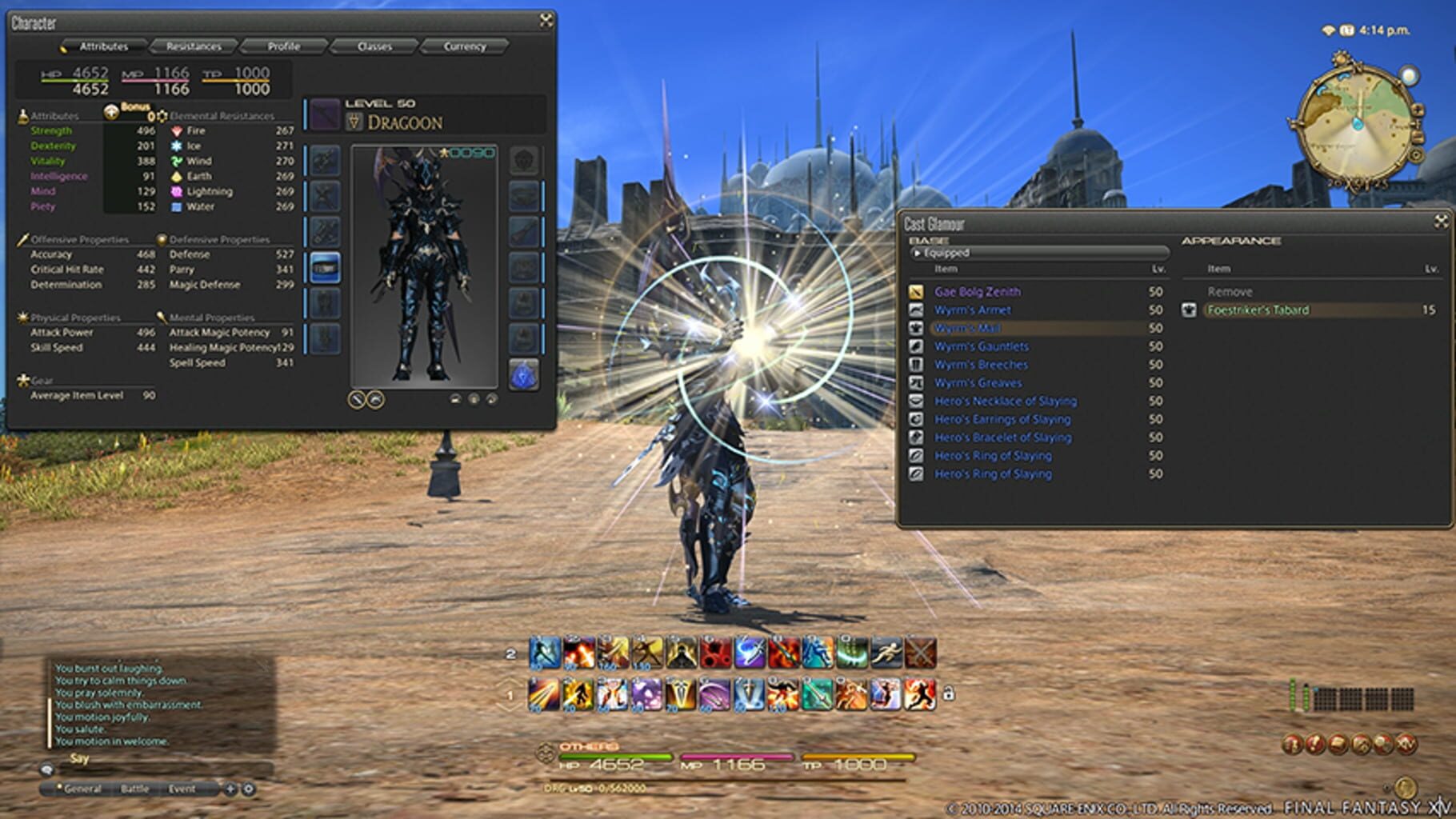
Task: Click the Gae Bolg Zenith item icon
Action: click(x=918, y=292)
